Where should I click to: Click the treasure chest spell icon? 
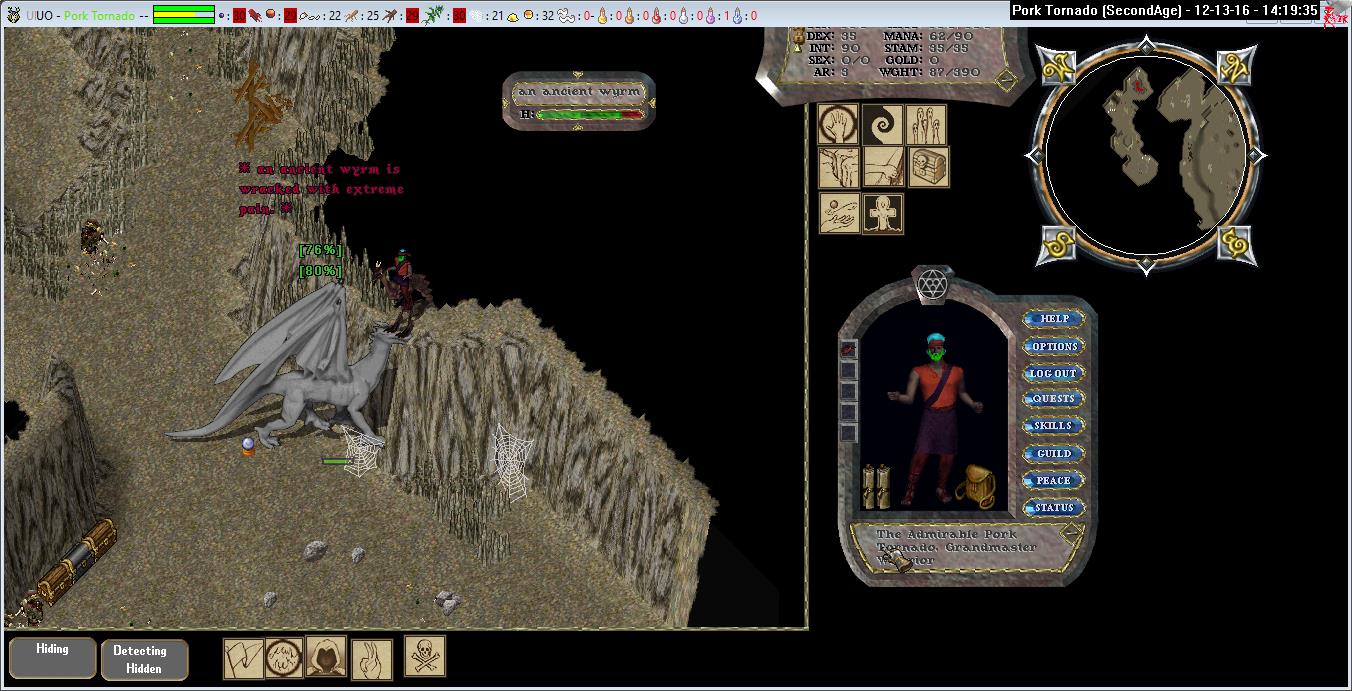928,168
